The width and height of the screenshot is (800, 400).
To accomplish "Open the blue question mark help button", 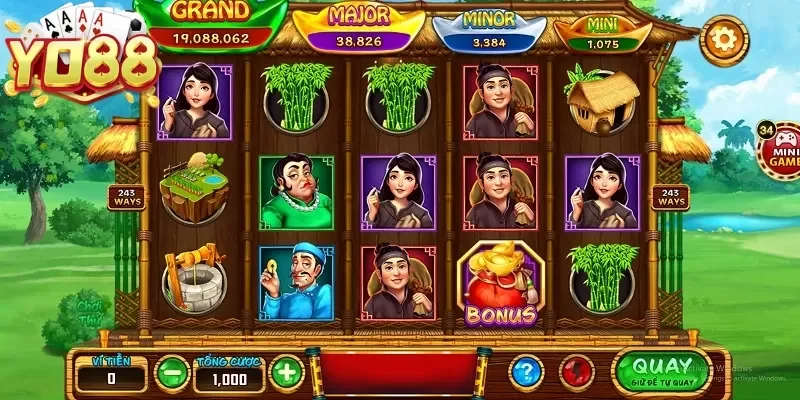I will (x=526, y=373).
